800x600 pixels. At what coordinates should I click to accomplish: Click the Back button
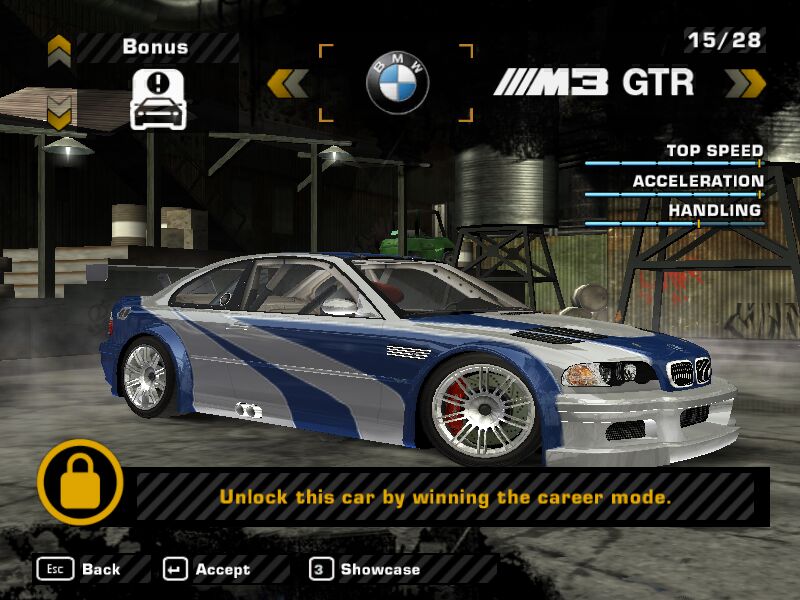click(x=80, y=569)
